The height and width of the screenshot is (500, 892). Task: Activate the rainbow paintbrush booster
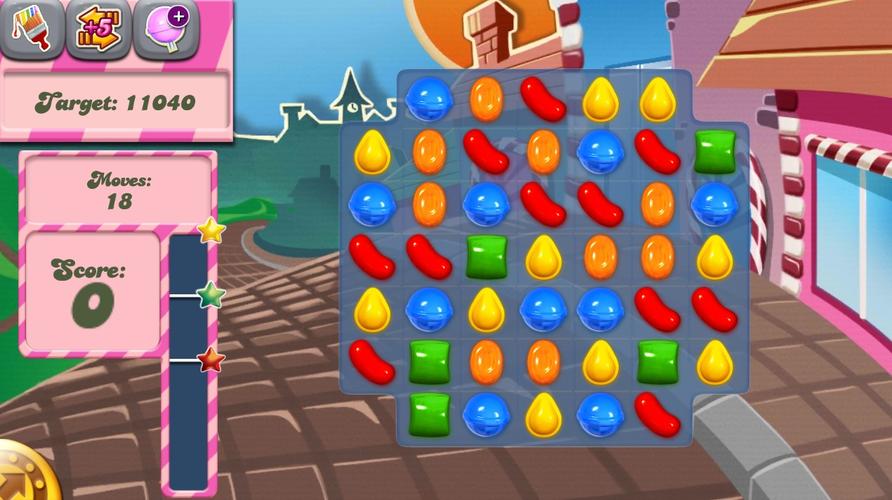pos(31,28)
